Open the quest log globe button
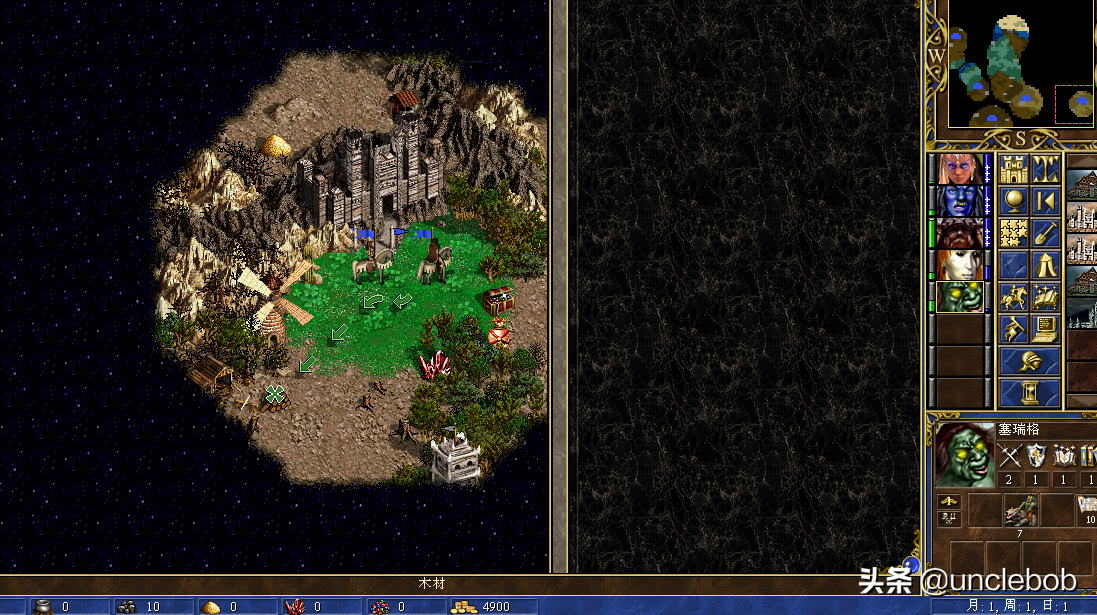 [x=1014, y=200]
